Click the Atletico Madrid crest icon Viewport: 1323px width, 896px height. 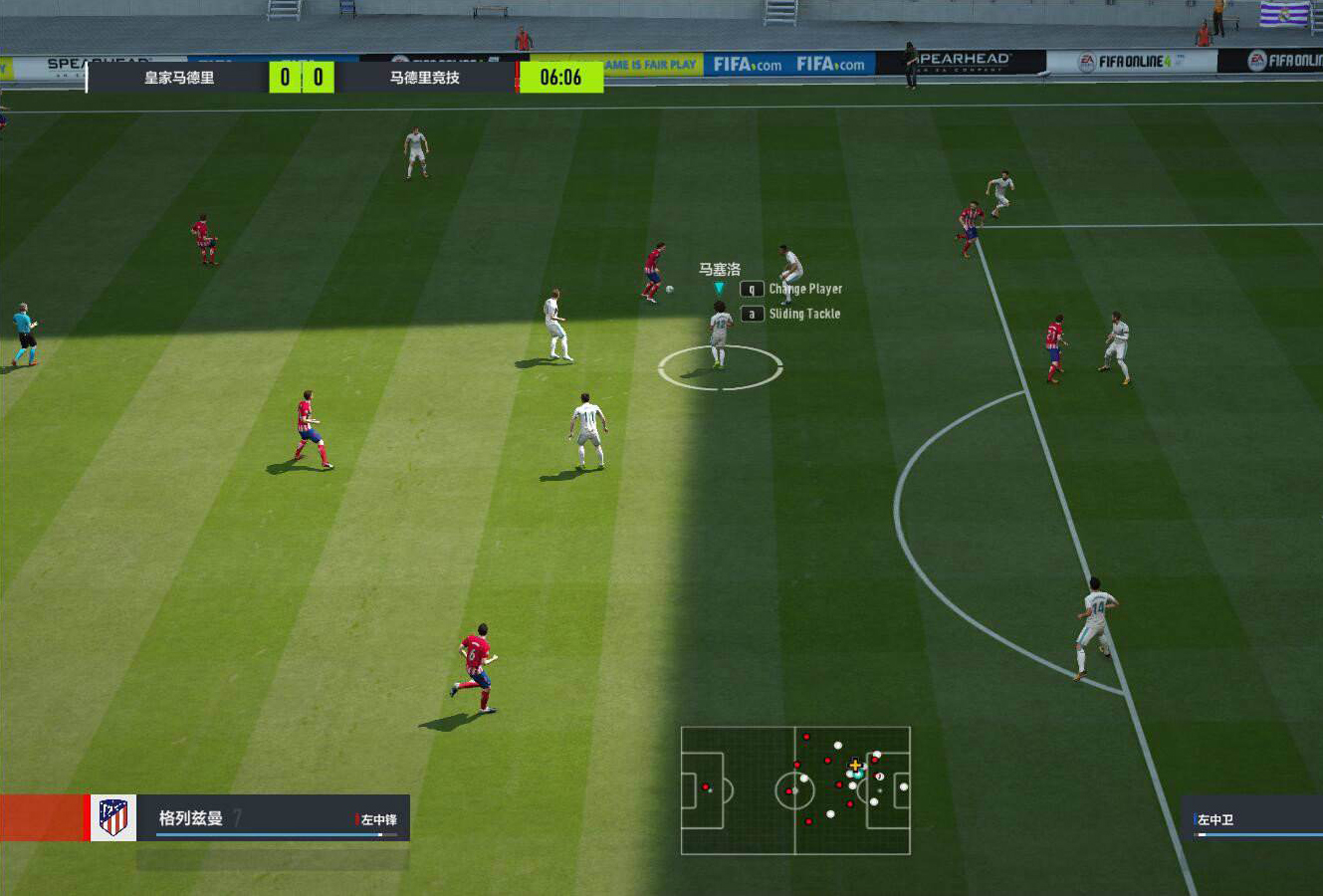[x=113, y=817]
